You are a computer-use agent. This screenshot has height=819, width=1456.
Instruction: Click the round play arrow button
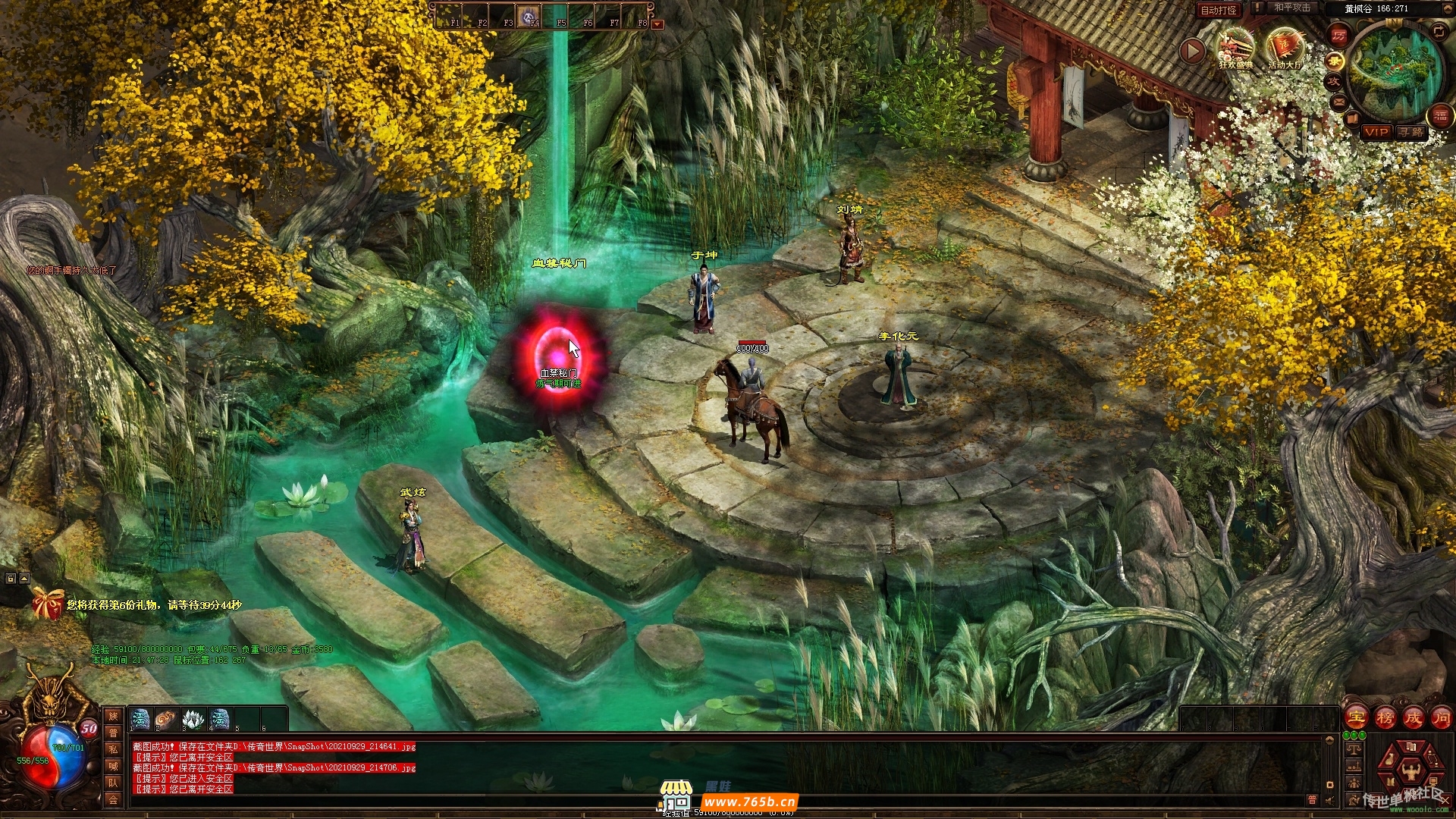point(1192,51)
